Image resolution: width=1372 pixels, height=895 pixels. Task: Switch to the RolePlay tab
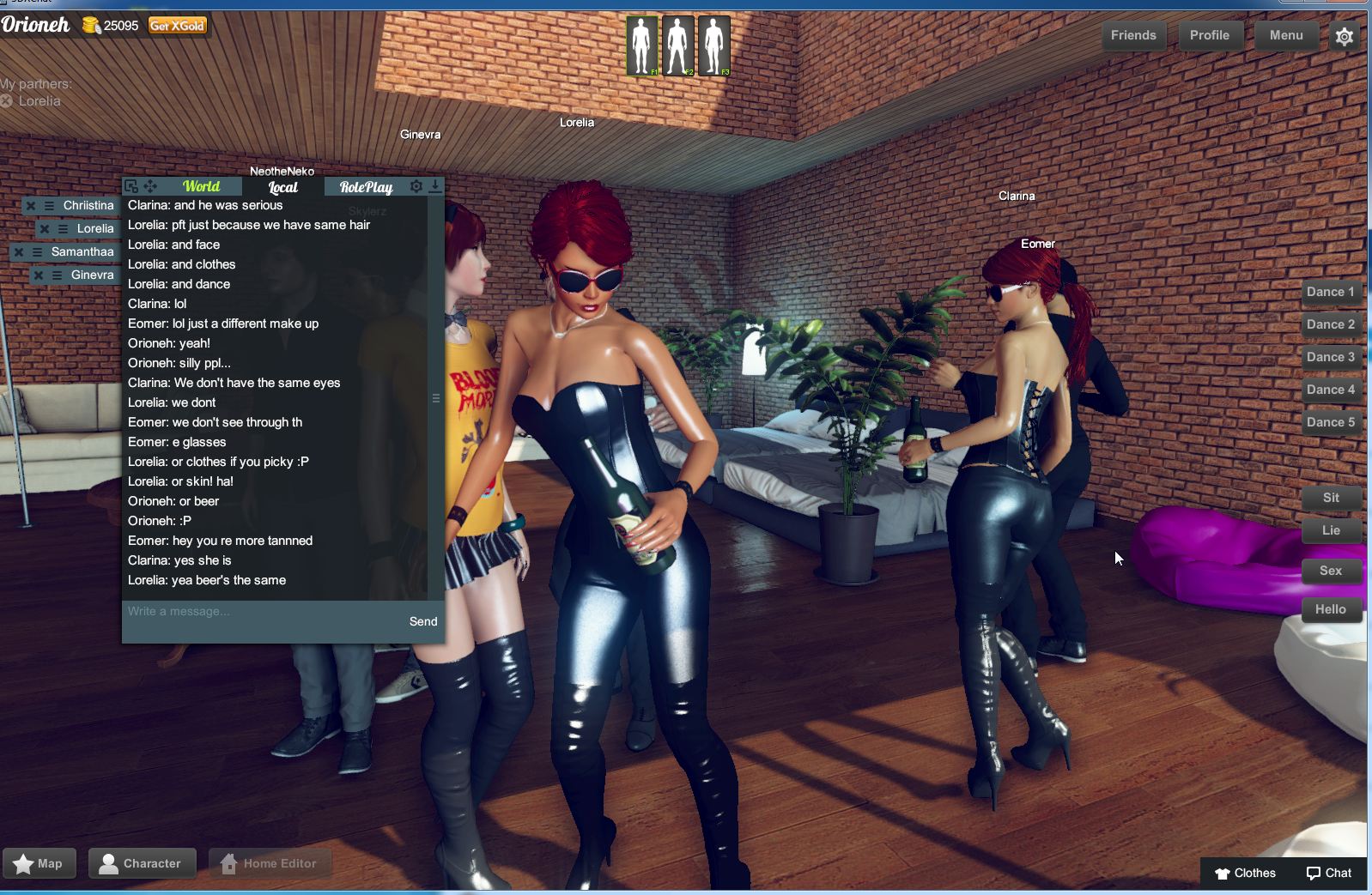tap(367, 187)
